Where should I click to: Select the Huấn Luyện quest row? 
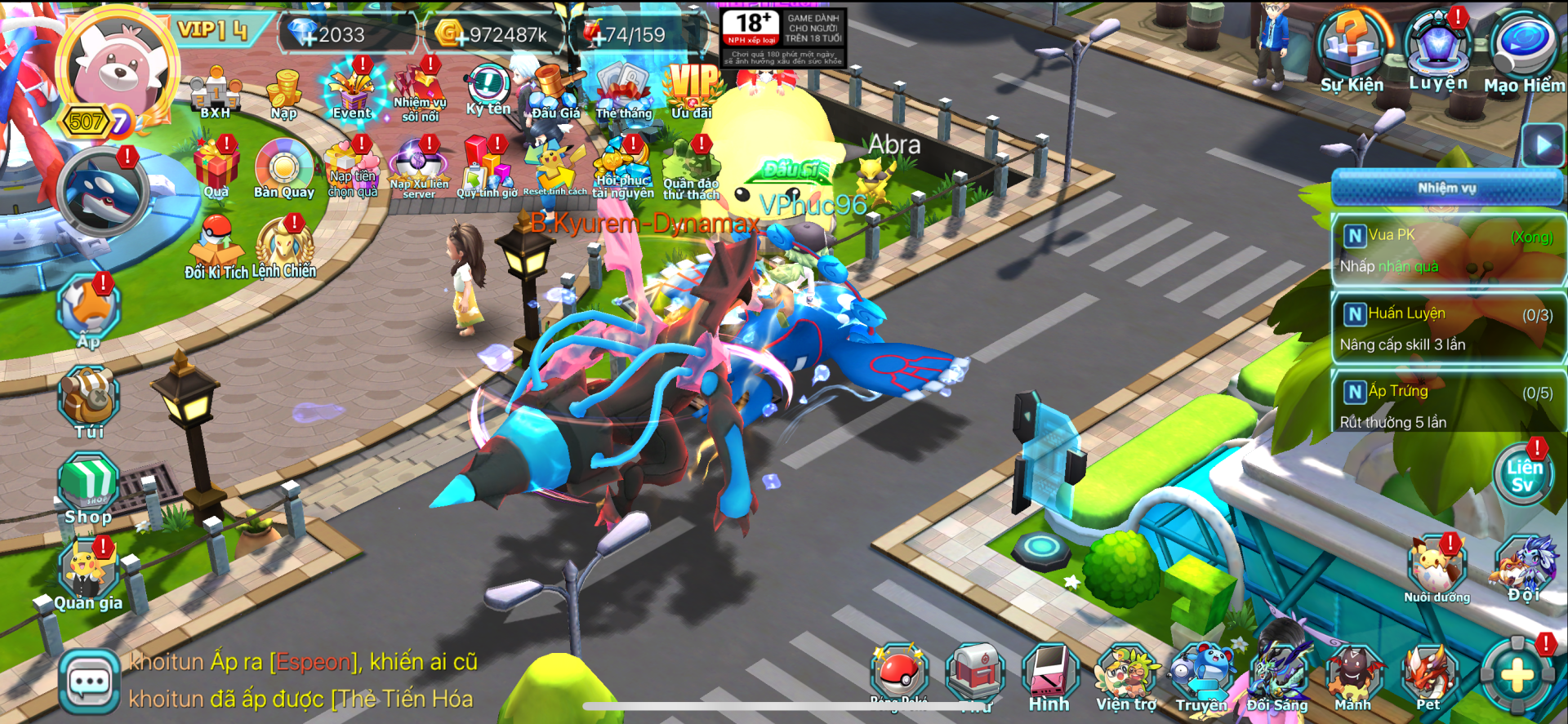pos(1447,329)
